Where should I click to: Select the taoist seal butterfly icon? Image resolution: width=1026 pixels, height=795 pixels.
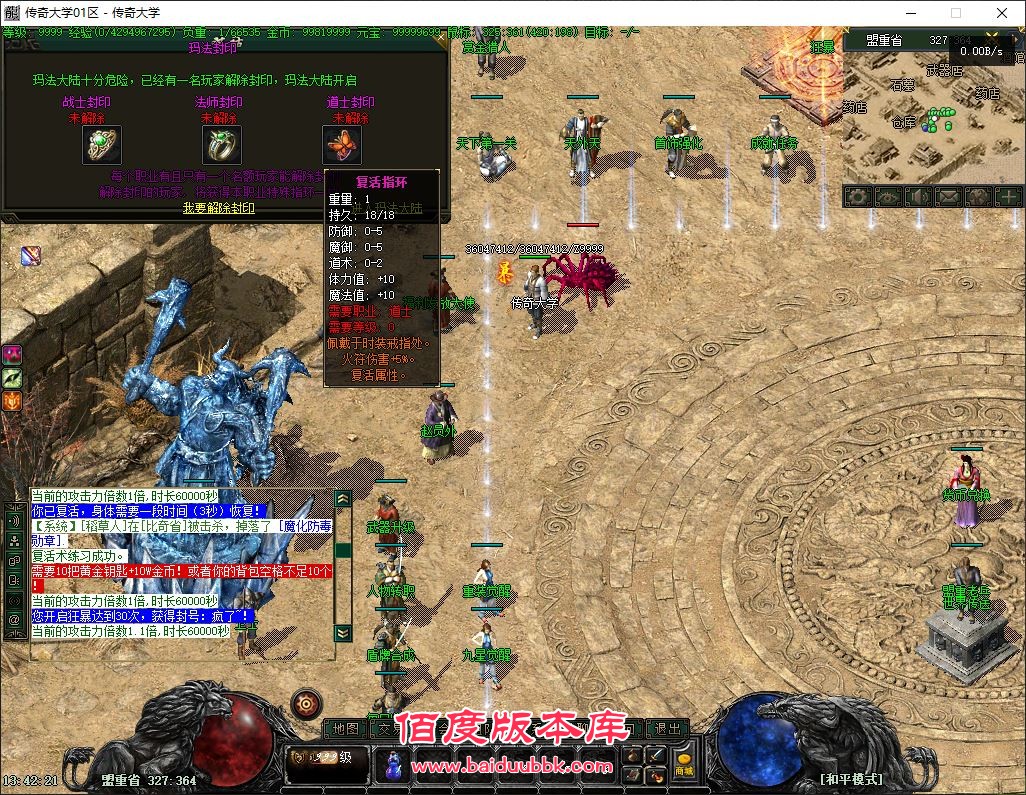[x=340, y=146]
